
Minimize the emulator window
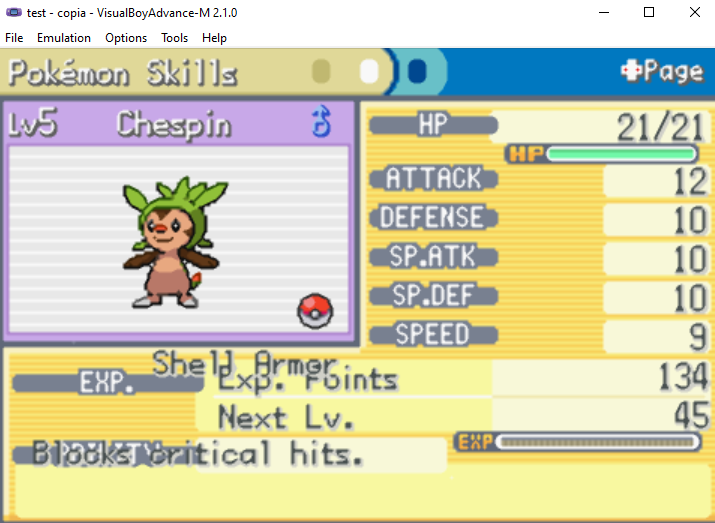coord(603,13)
